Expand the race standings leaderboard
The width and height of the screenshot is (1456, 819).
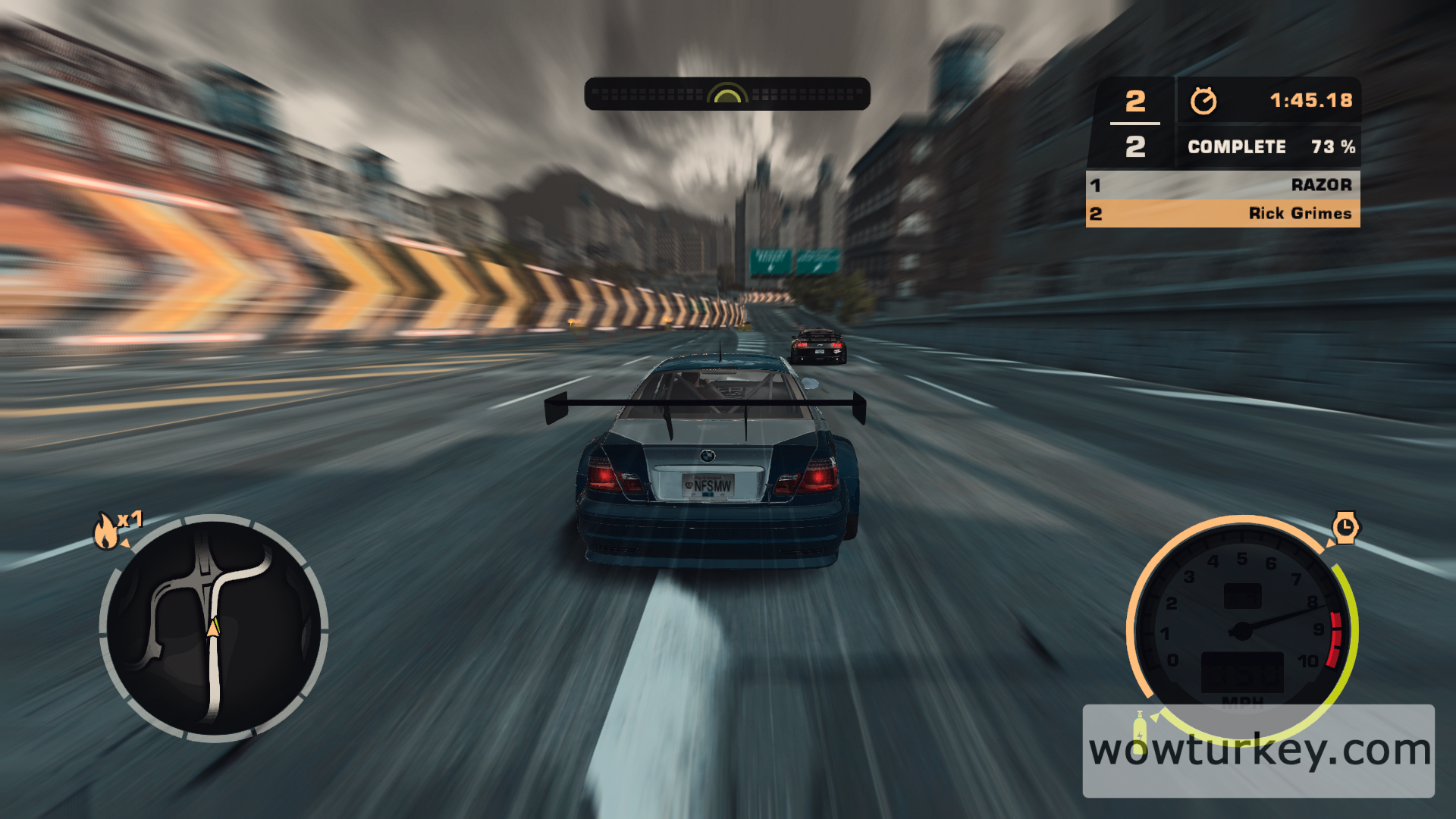pos(1225,199)
